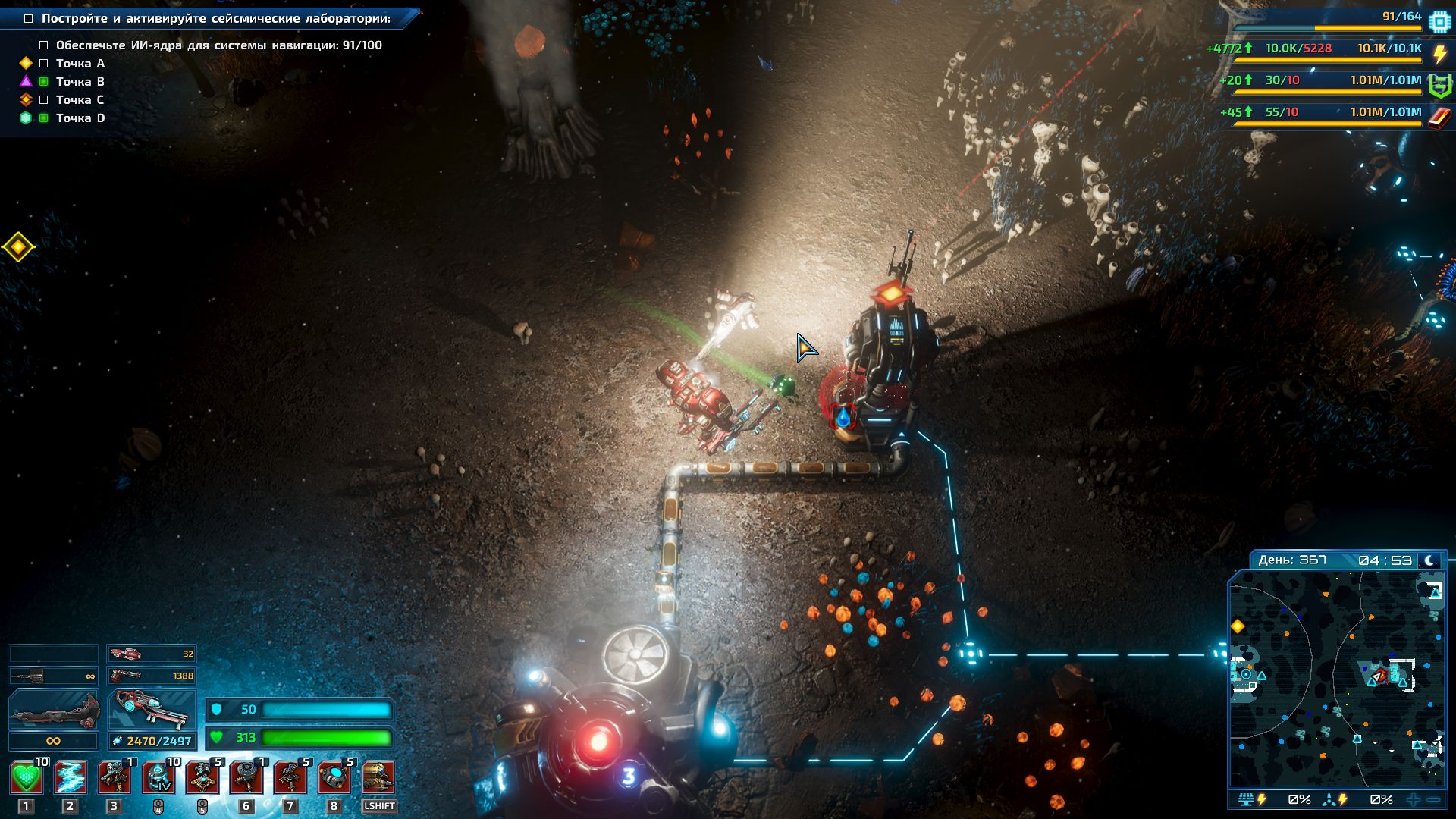Select the Точка A objective entry
Screen dimensions: 1456x819
coord(80,64)
